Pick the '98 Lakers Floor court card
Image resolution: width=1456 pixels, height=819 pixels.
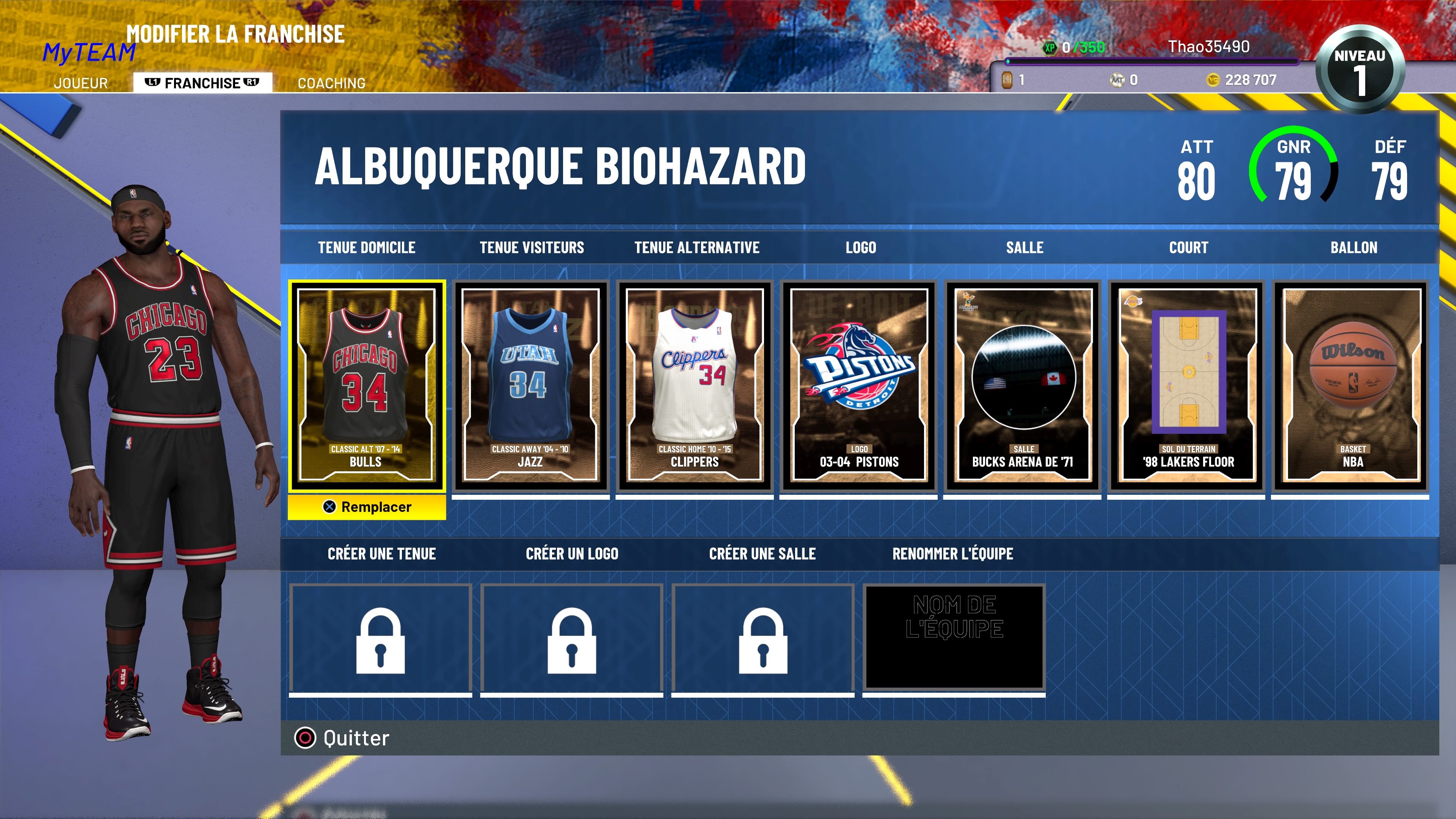pos(1188,384)
